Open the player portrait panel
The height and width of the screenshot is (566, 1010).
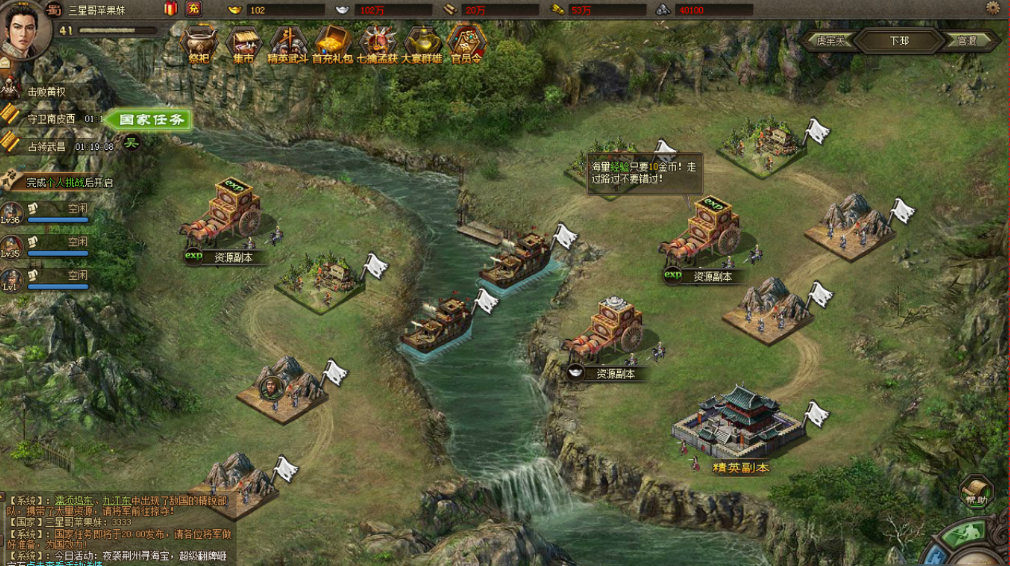coord(27,28)
